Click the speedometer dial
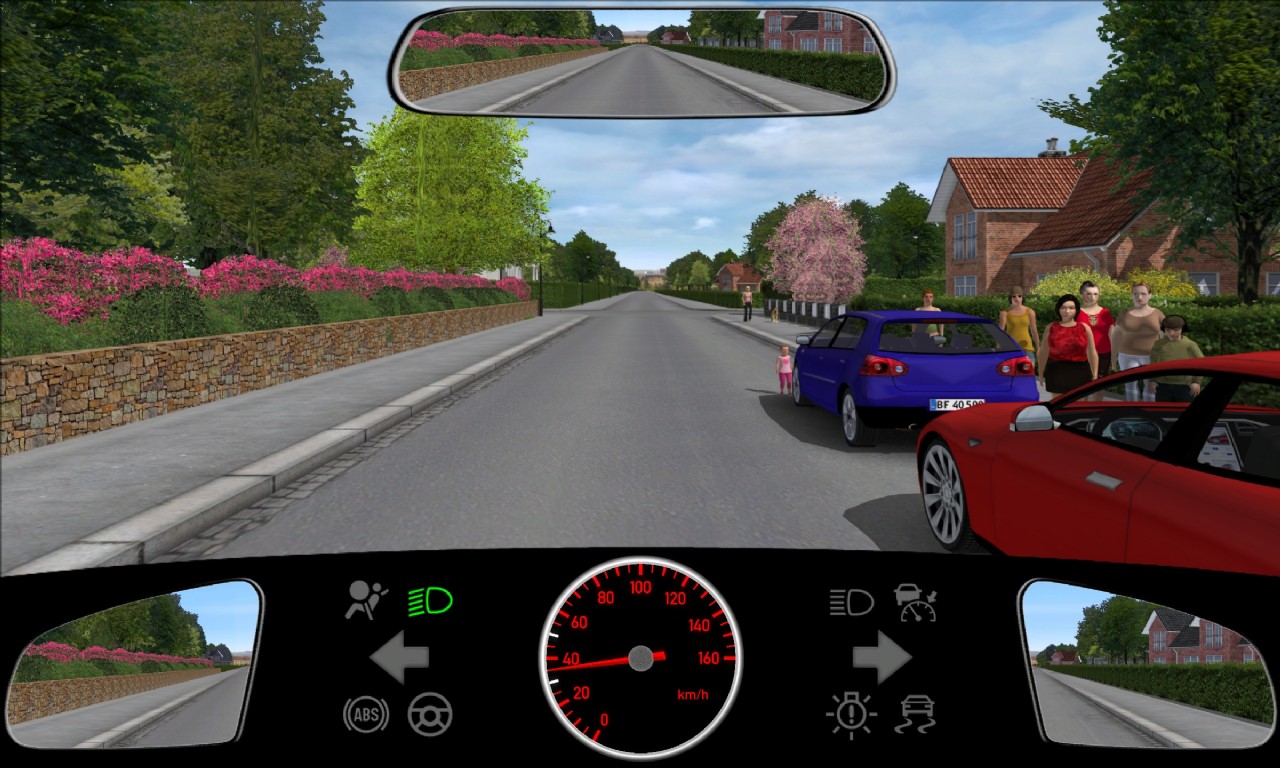 (x=640, y=658)
